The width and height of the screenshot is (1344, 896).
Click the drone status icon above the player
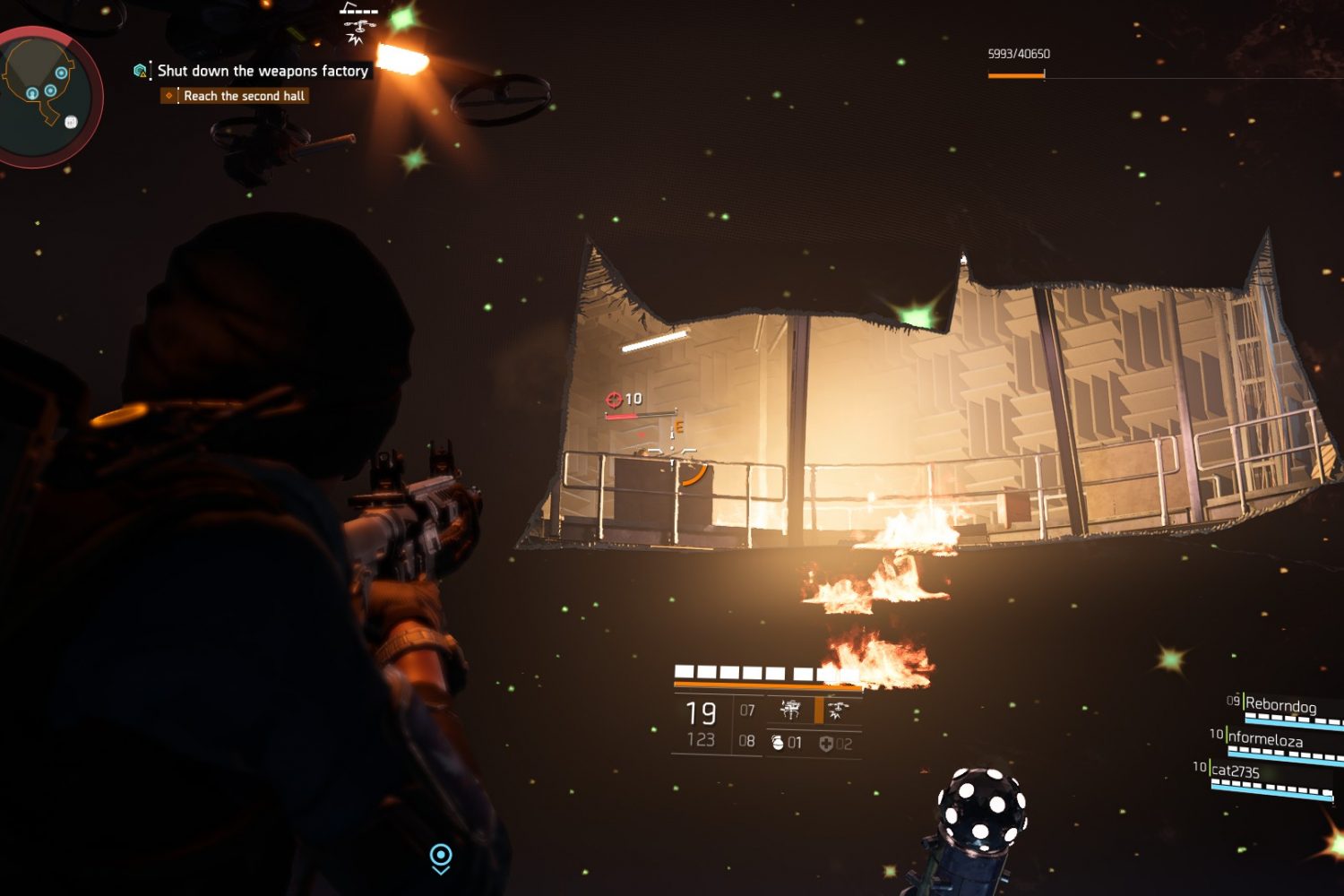click(358, 24)
